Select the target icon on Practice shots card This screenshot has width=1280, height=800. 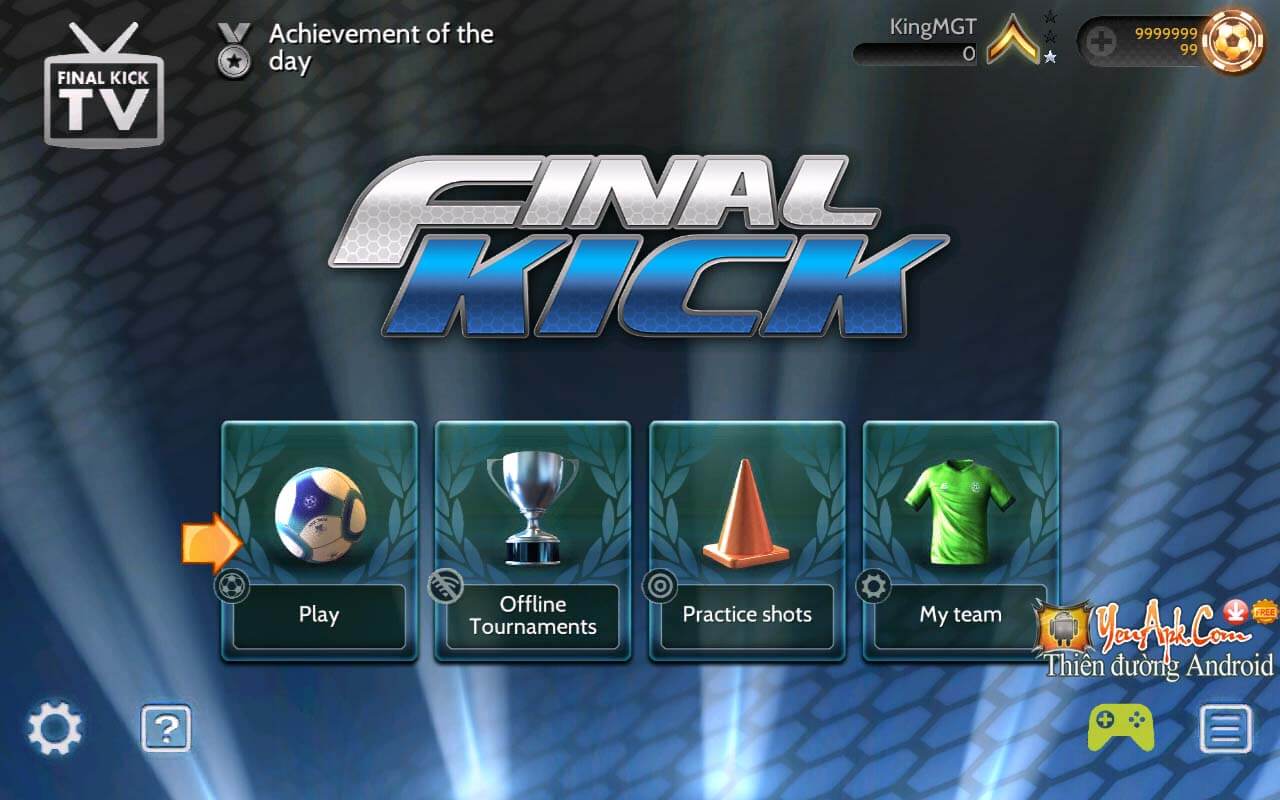[663, 585]
